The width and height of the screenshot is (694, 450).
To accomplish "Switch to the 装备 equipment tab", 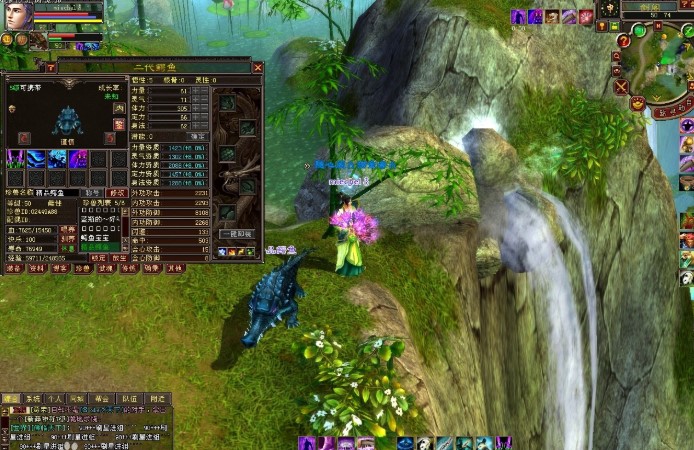I will click(14, 268).
